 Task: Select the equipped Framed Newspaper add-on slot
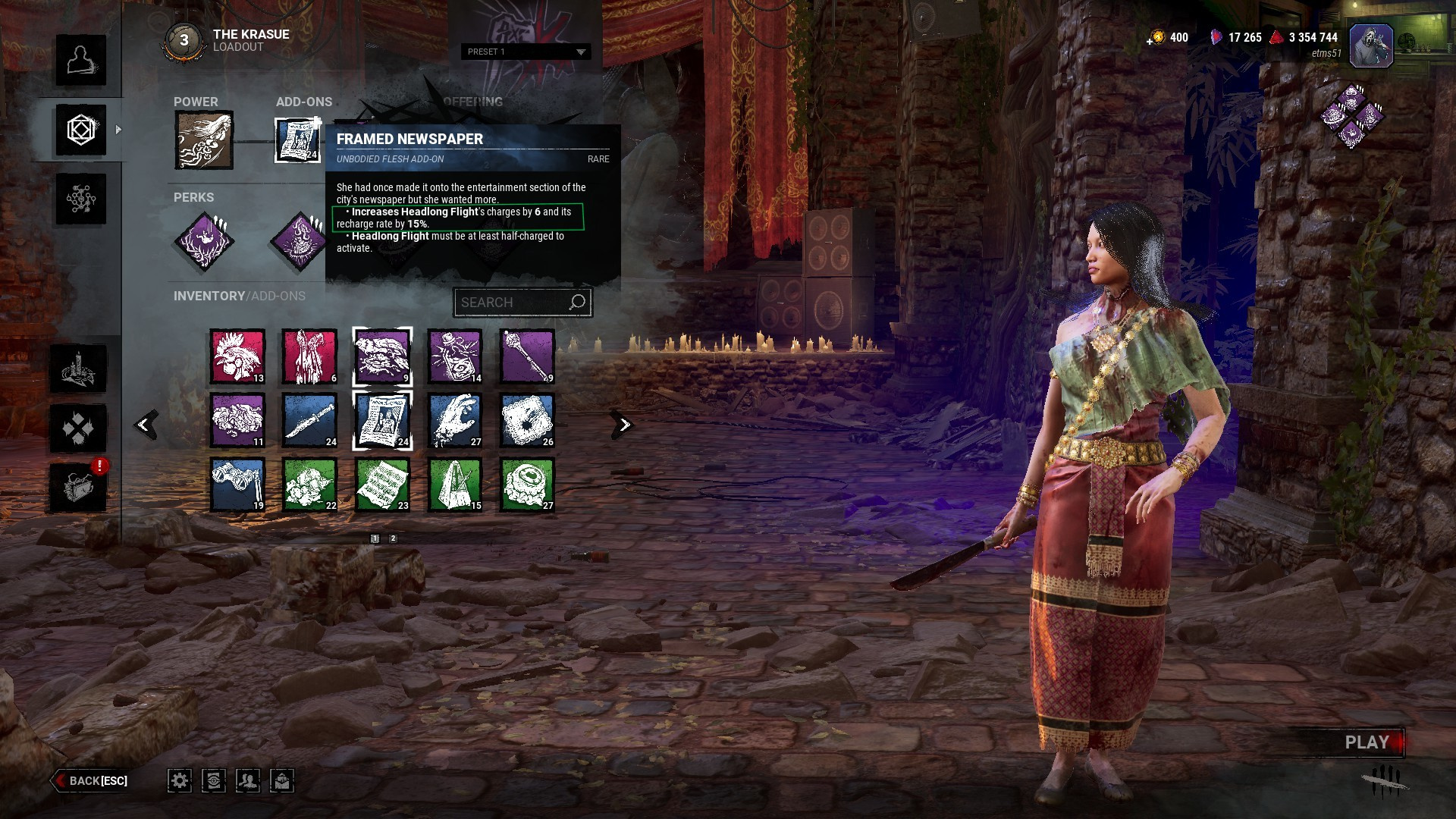(297, 140)
